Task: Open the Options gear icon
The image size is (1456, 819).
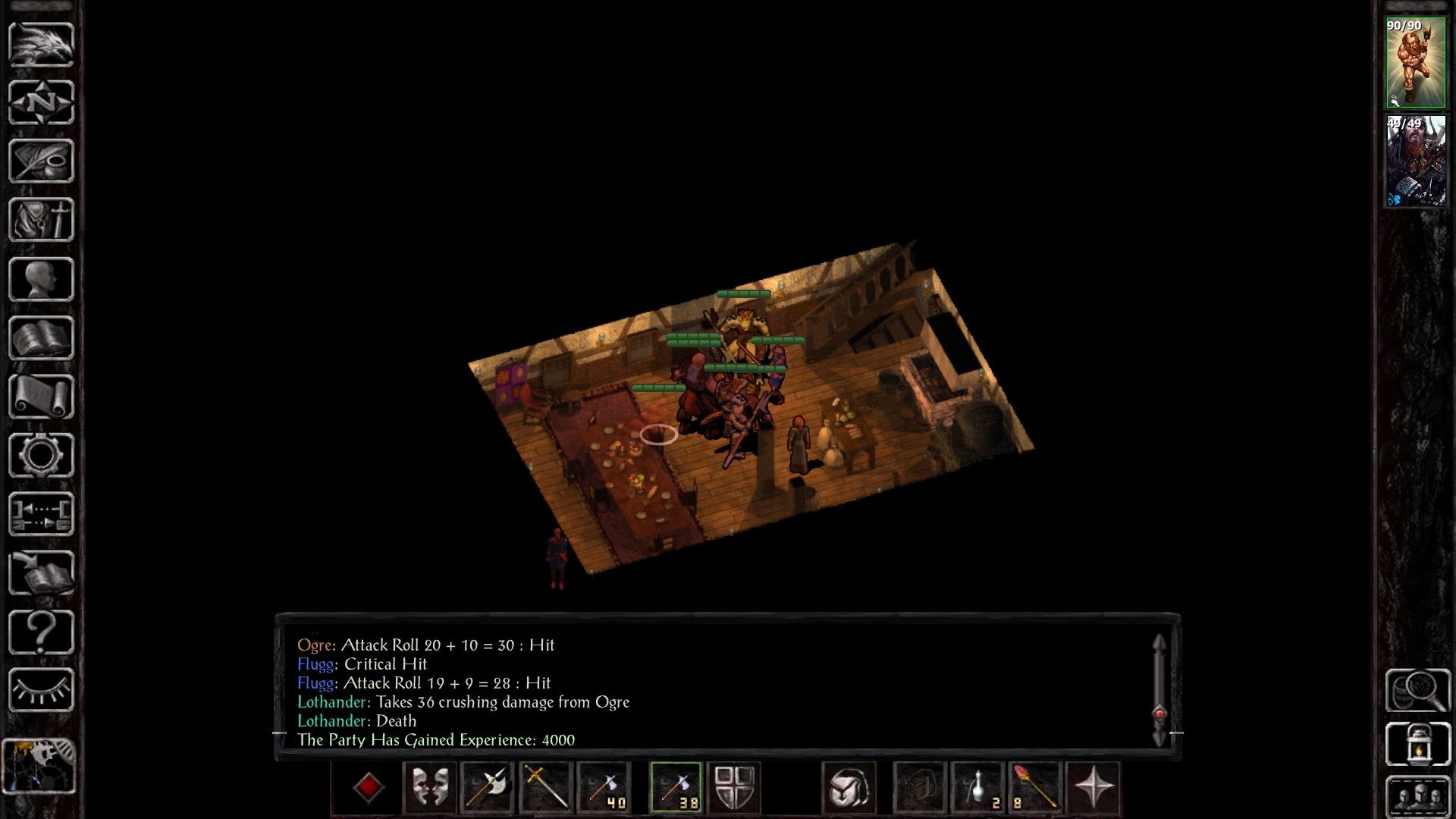Action: [x=42, y=456]
